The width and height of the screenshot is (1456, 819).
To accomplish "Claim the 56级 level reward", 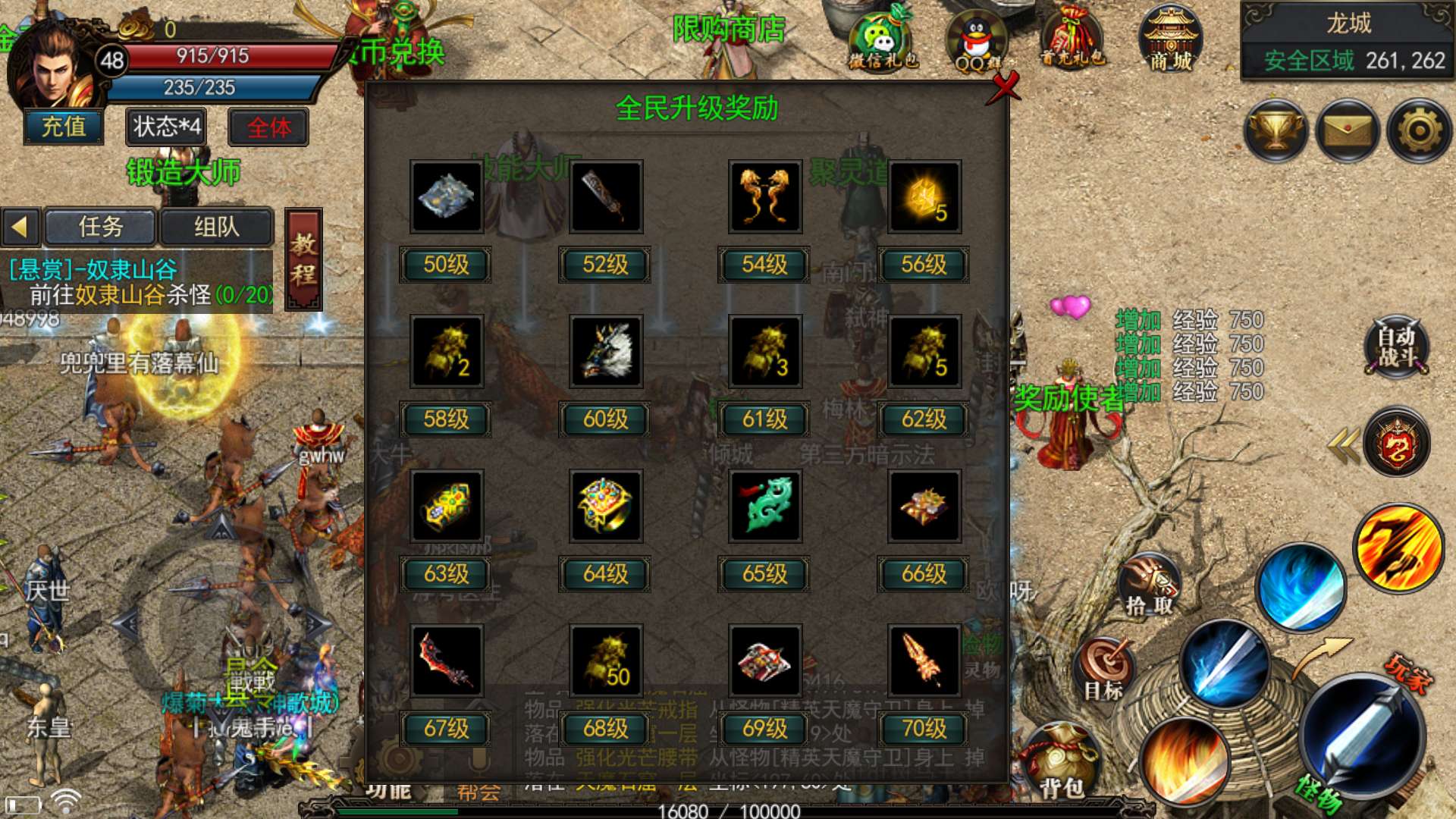I will [923, 265].
